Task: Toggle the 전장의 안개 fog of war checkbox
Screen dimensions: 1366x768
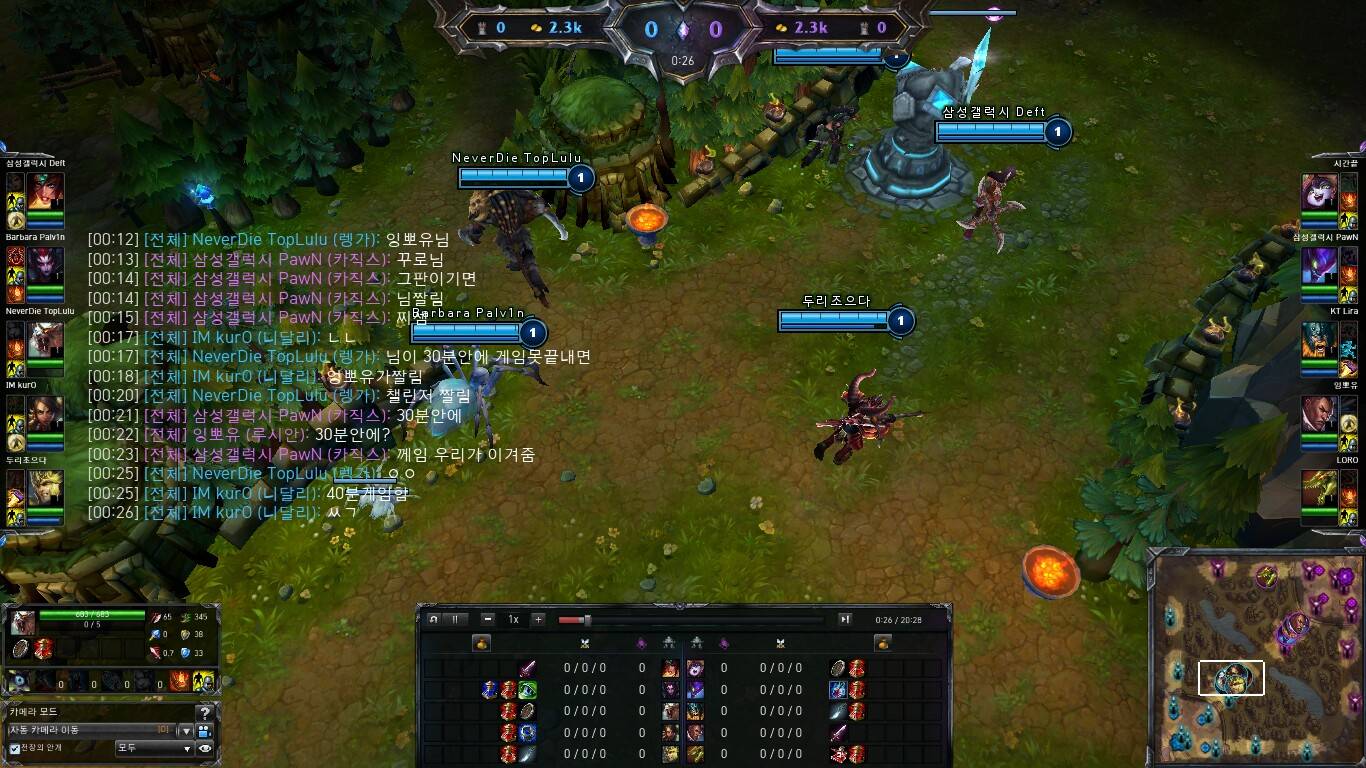Action: (15, 749)
